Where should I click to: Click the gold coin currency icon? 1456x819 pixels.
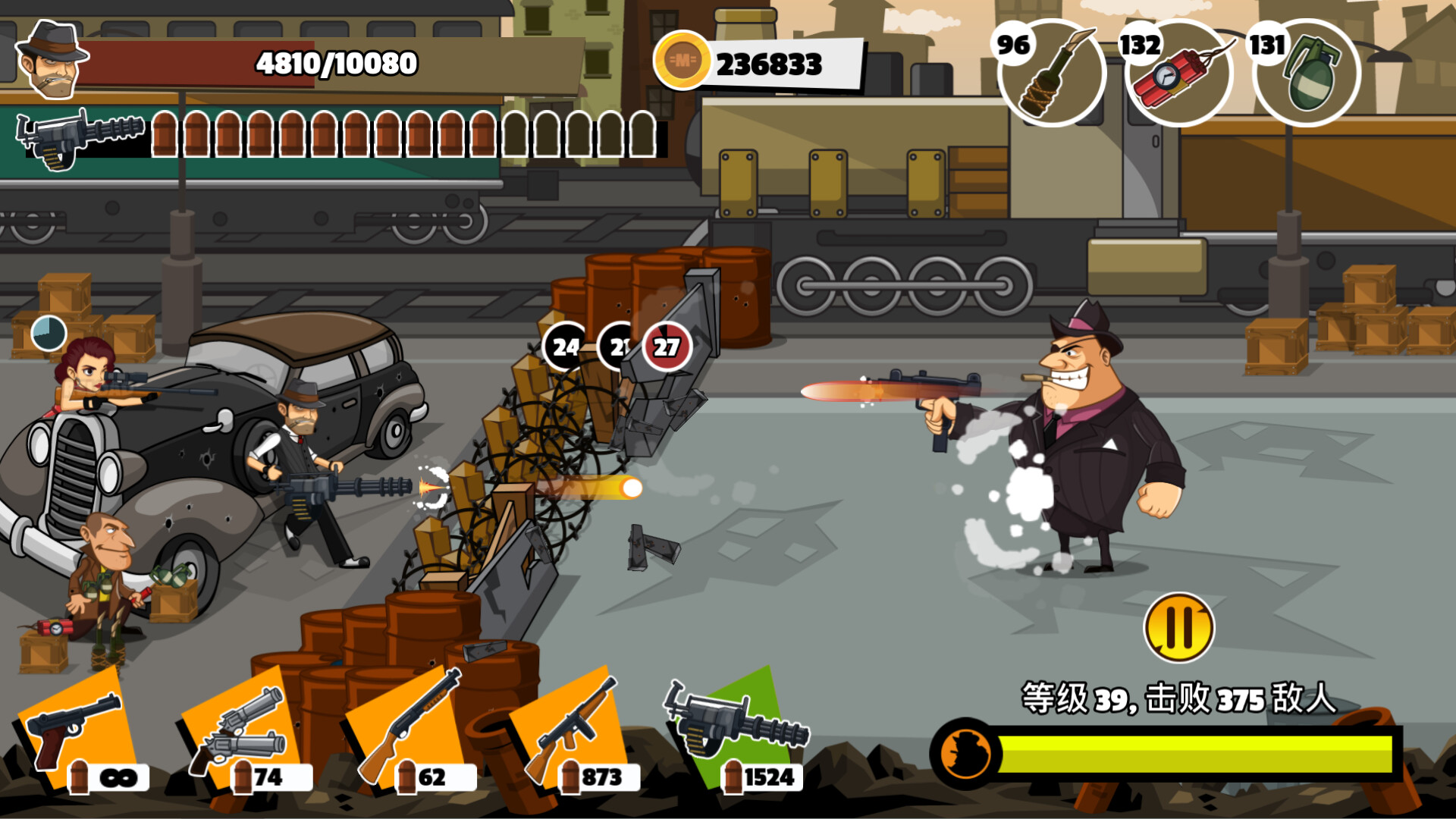685,59
